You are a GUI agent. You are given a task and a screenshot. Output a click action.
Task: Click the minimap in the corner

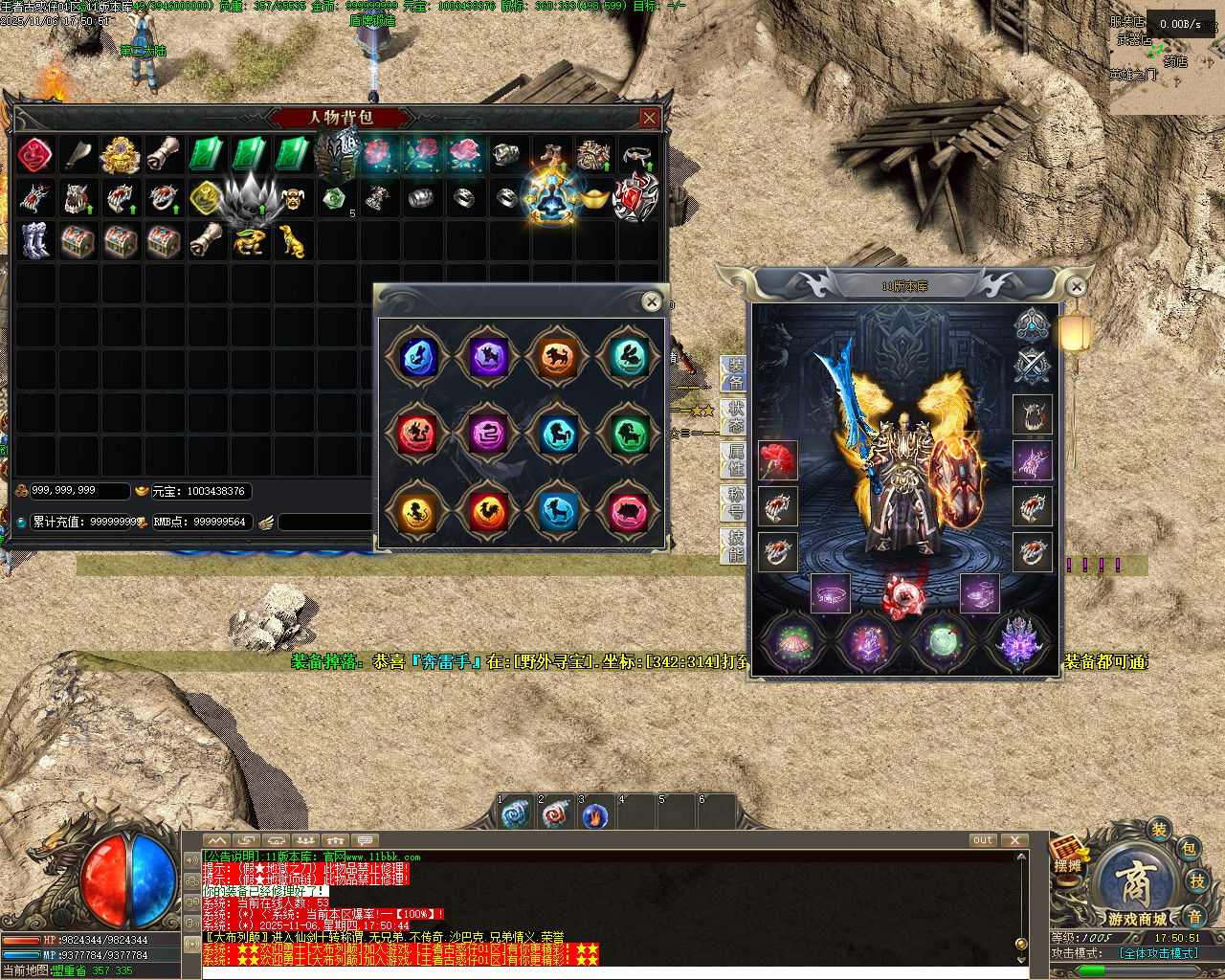tap(1166, 59)
